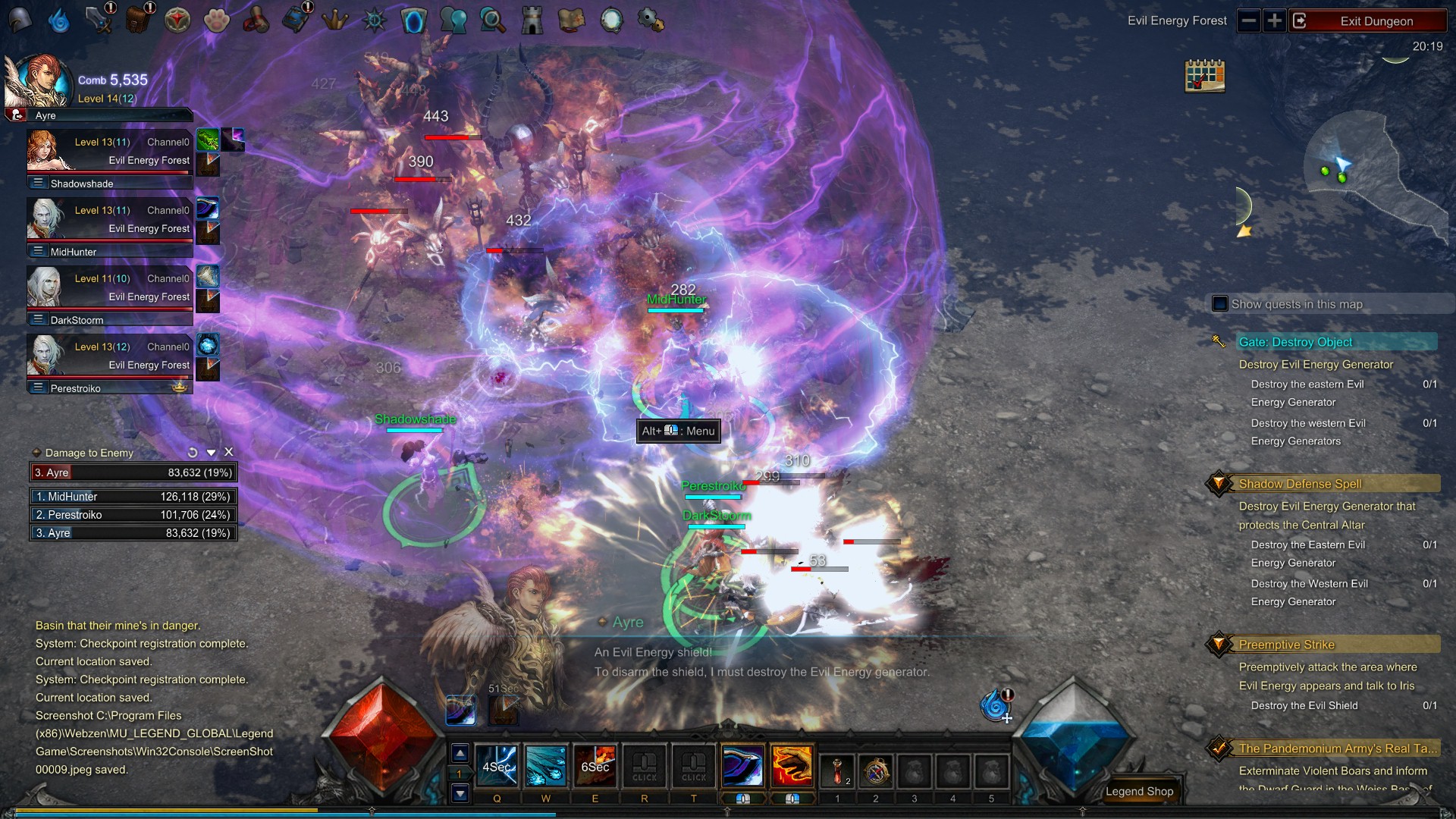1456x819 pixels.
Task: Activate the W ice shards skill
Action: pyautogui.click(x=545, y=767)
